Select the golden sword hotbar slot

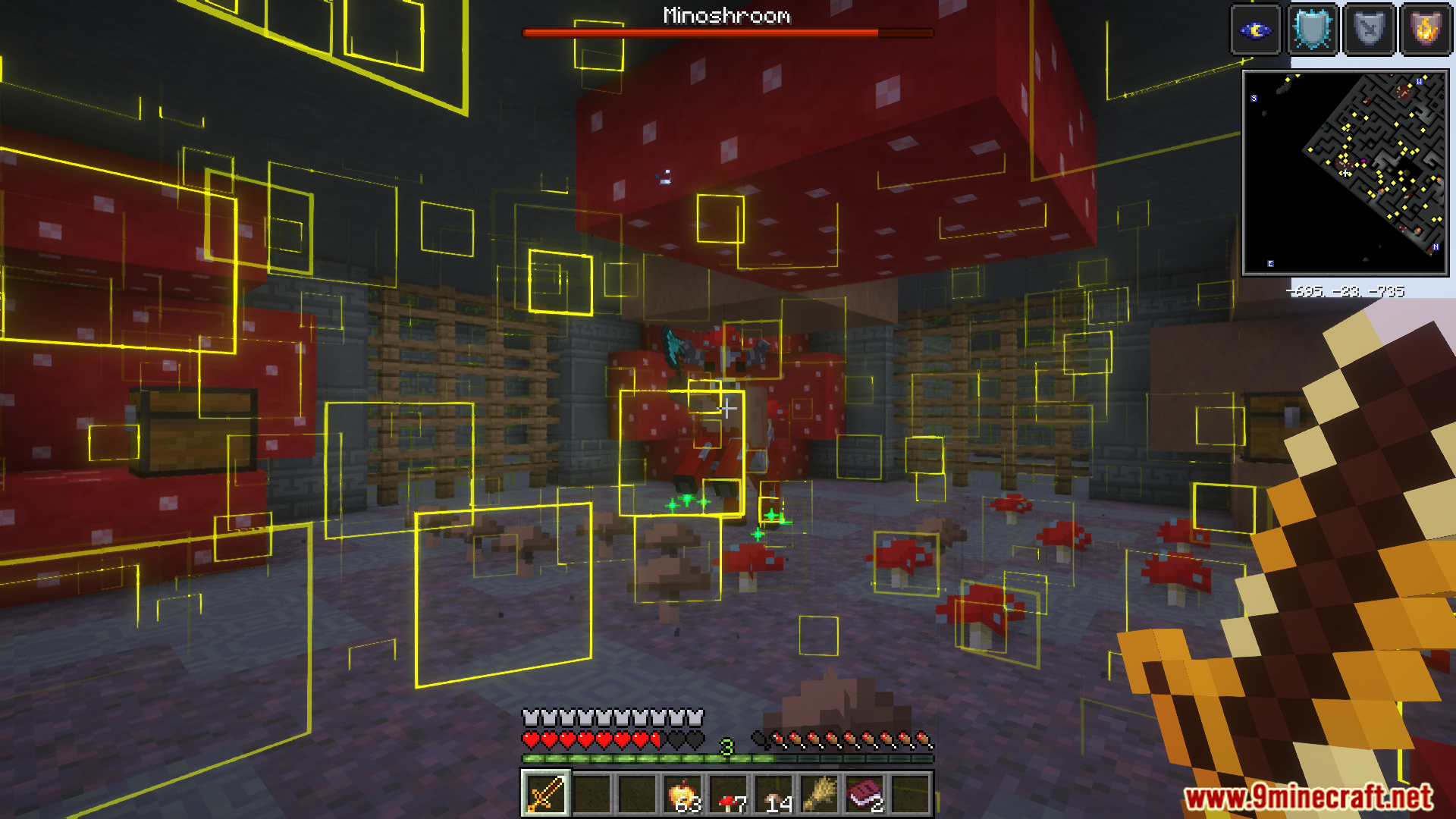point(545,794)
